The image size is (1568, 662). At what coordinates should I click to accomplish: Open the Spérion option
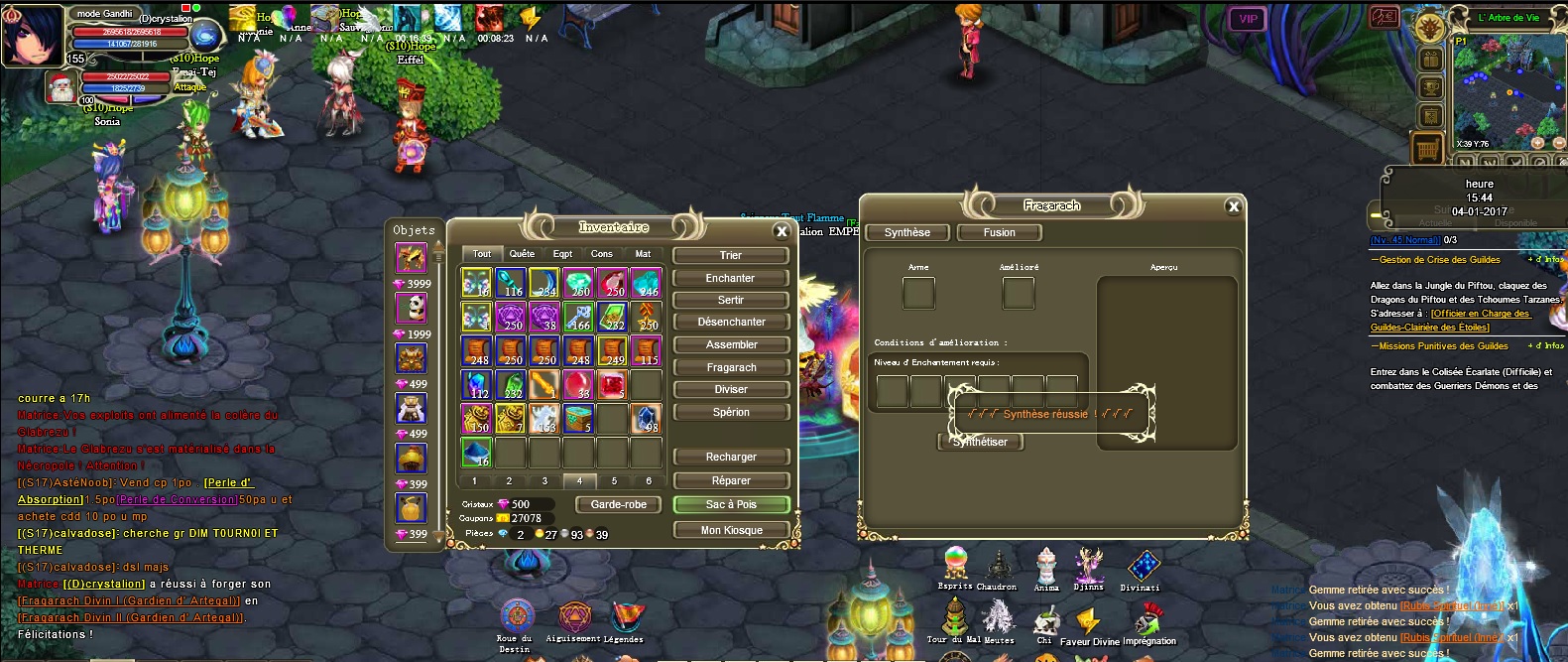731,413
